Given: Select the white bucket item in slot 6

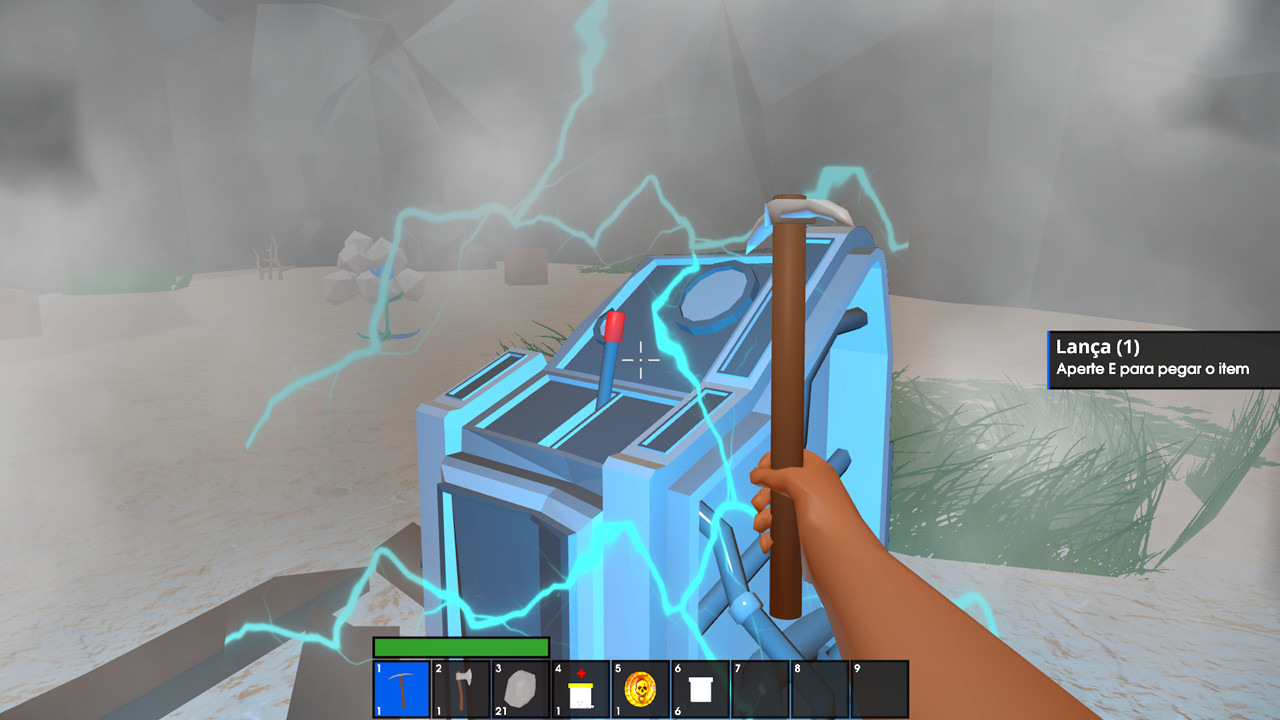Looking at the screenshot, I should [x=701, y=690].
